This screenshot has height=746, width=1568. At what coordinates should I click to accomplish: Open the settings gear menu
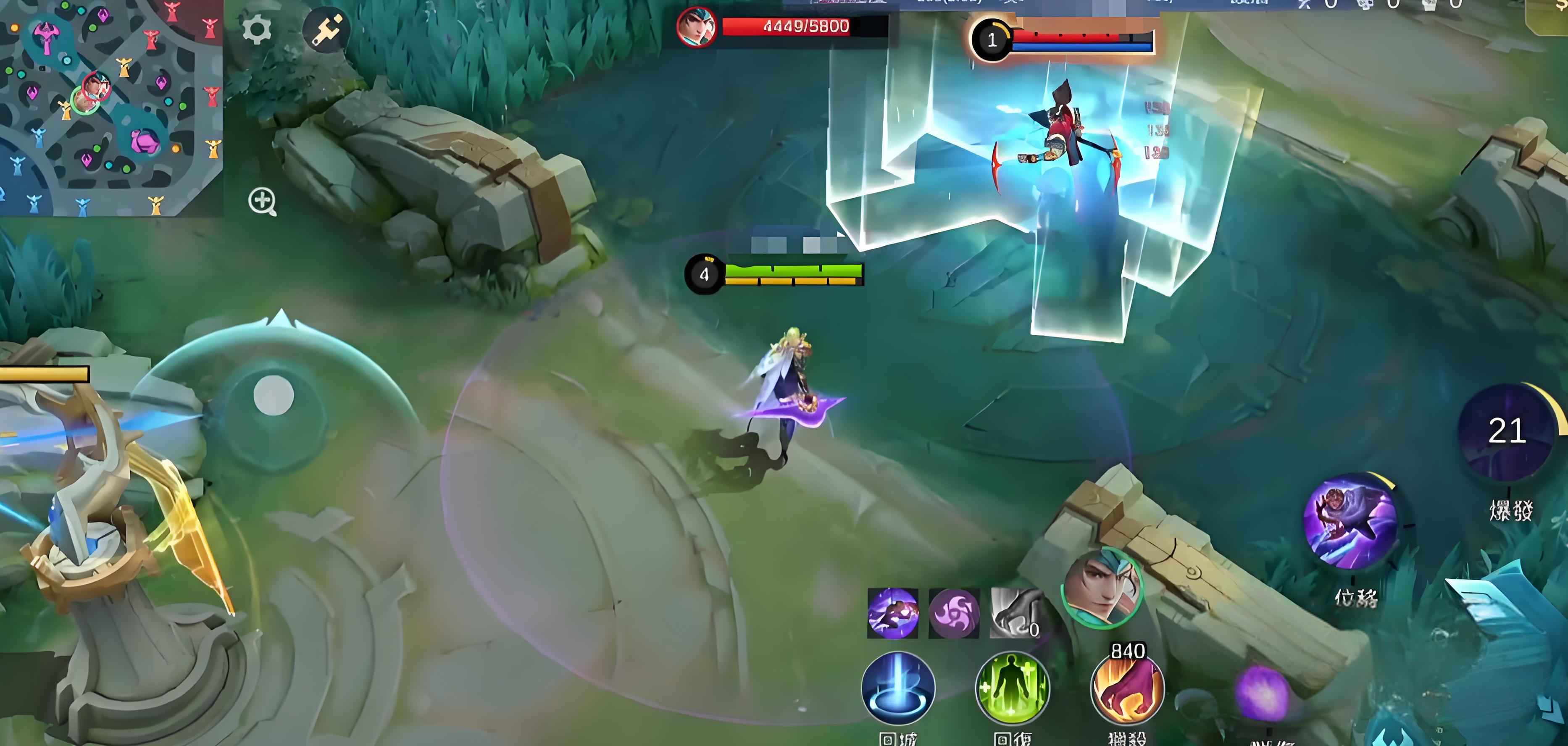point(256,29)
